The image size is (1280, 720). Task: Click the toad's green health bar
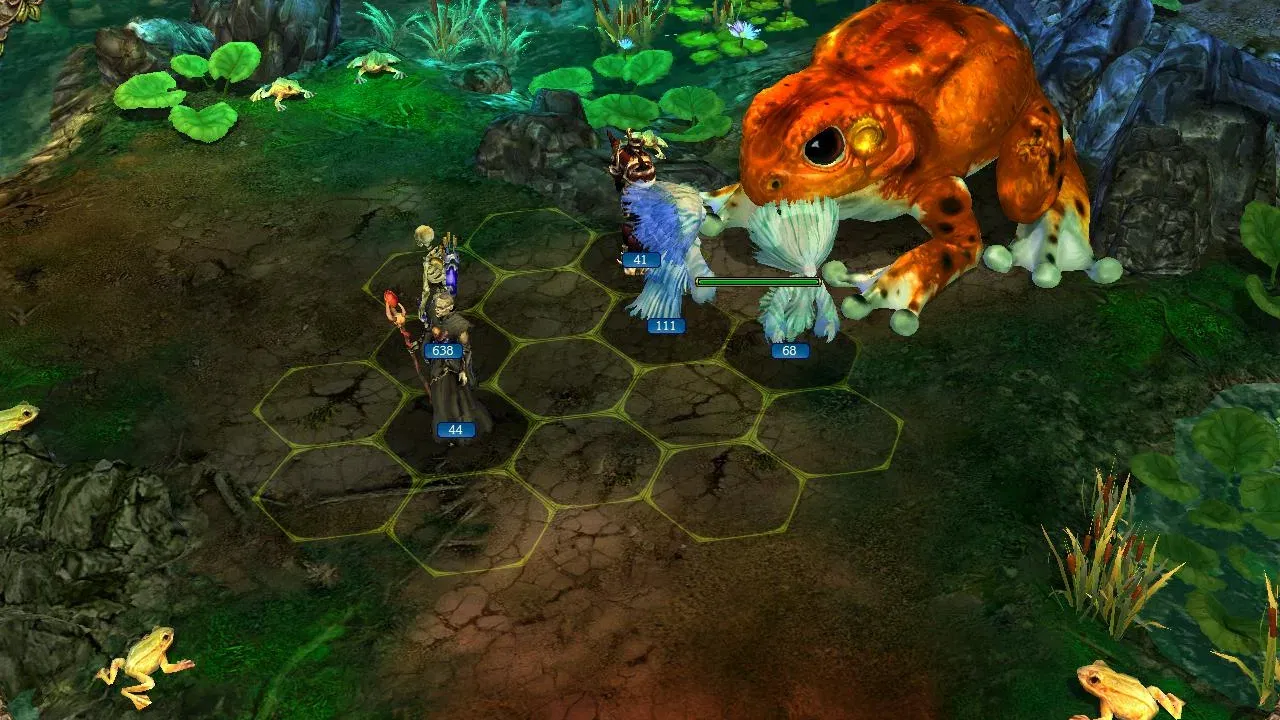click(x=757, y=282)
